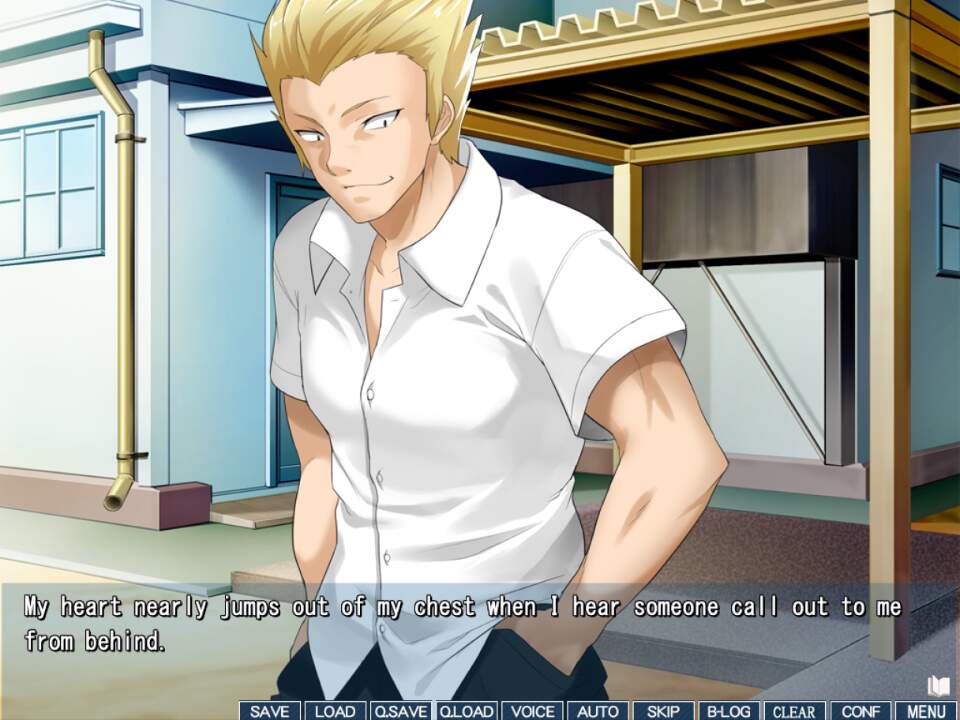Open the SAVE menu
Screen dimensions: 960x720
tap(270, 711)
